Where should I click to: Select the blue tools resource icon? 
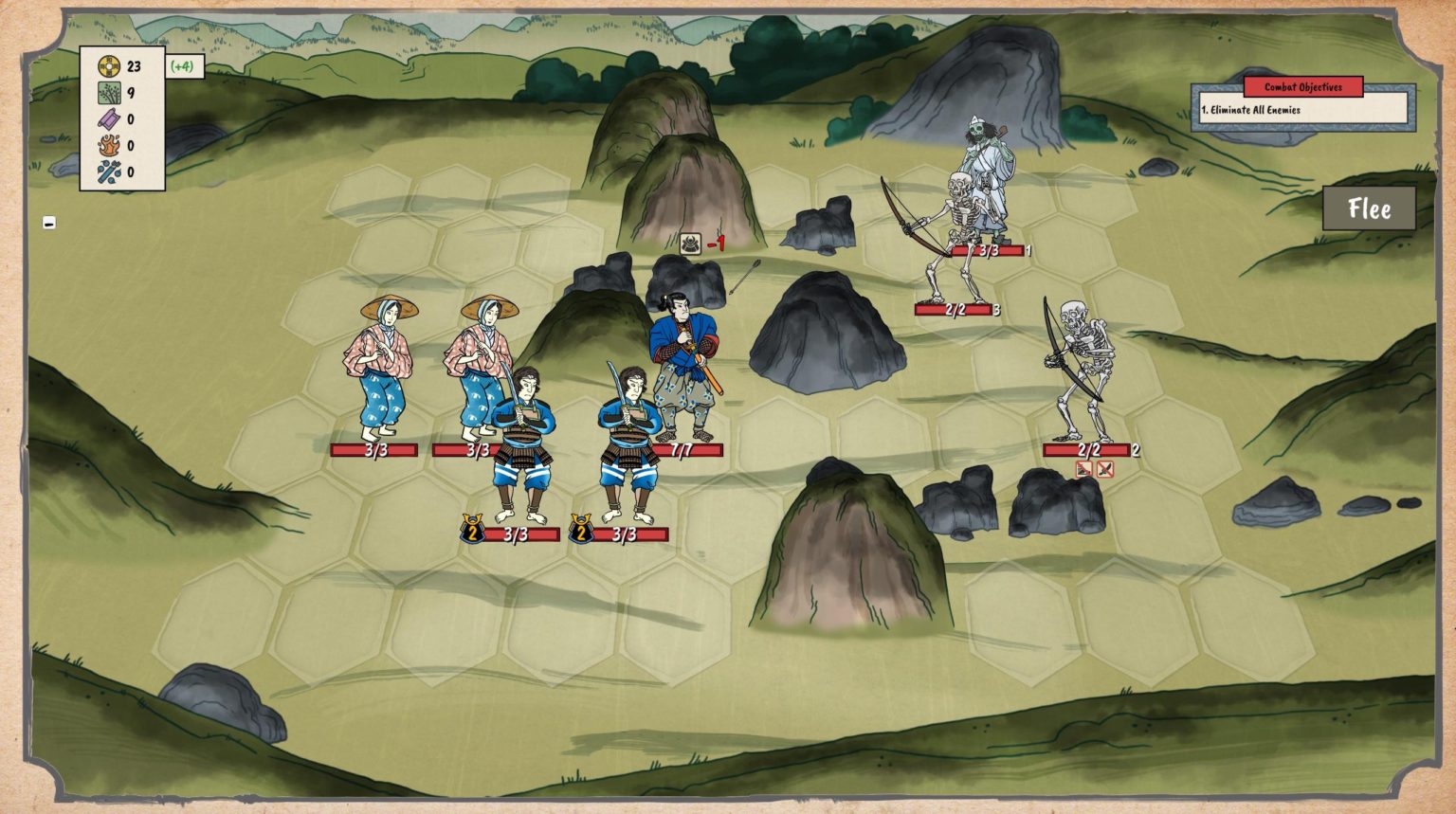[109, 172]
